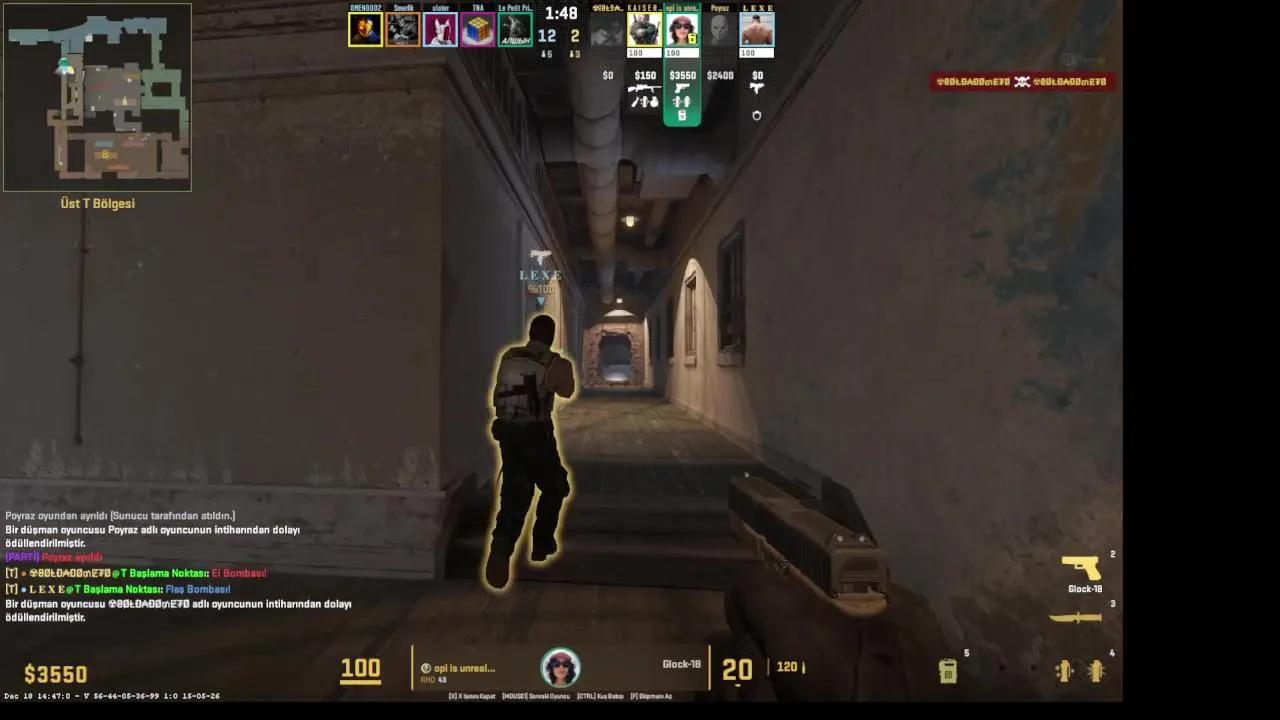Expand the Üst T Bölgesi minimap

pyautogui.click(x=97, y=95)
